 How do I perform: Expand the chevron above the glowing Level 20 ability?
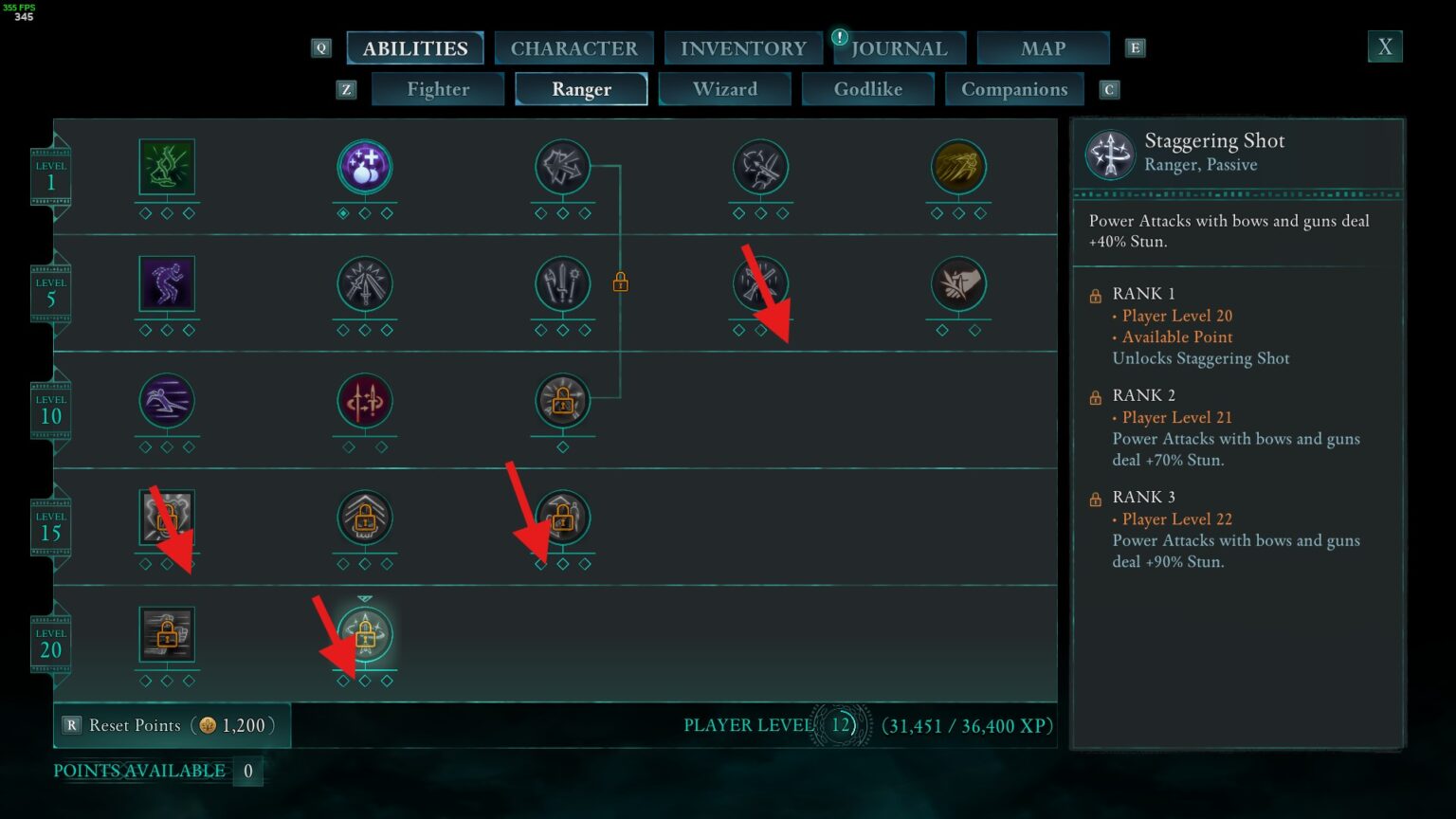pos(365,600)
